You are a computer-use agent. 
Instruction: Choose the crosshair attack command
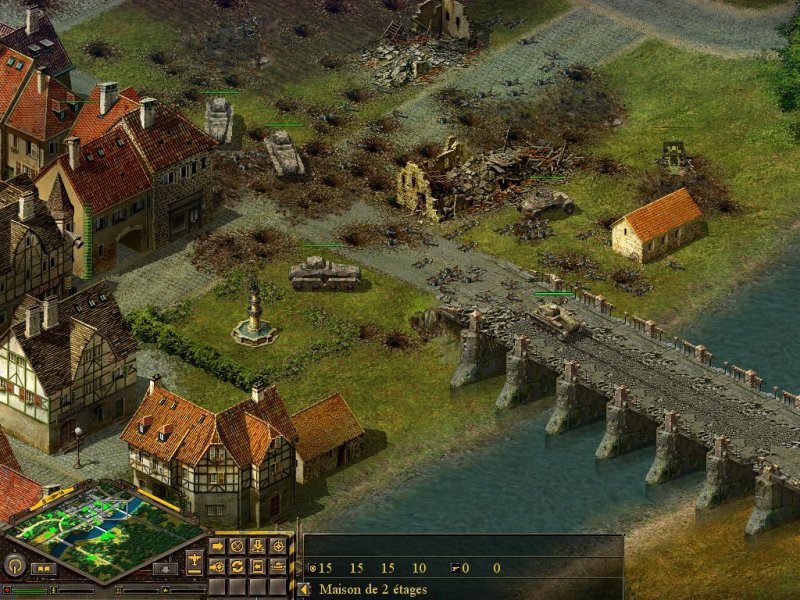(x=277, y=547)
